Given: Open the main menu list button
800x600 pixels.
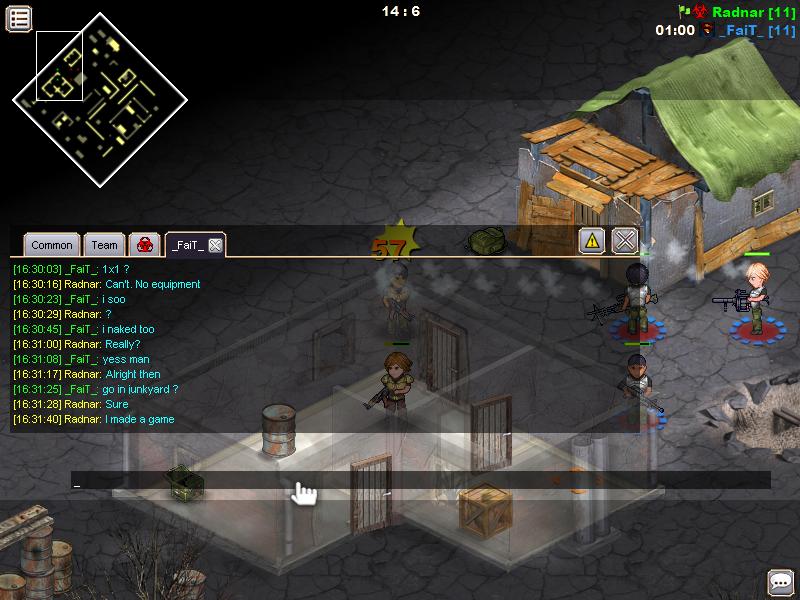Looking at the screenshot, I should point(19,17).
